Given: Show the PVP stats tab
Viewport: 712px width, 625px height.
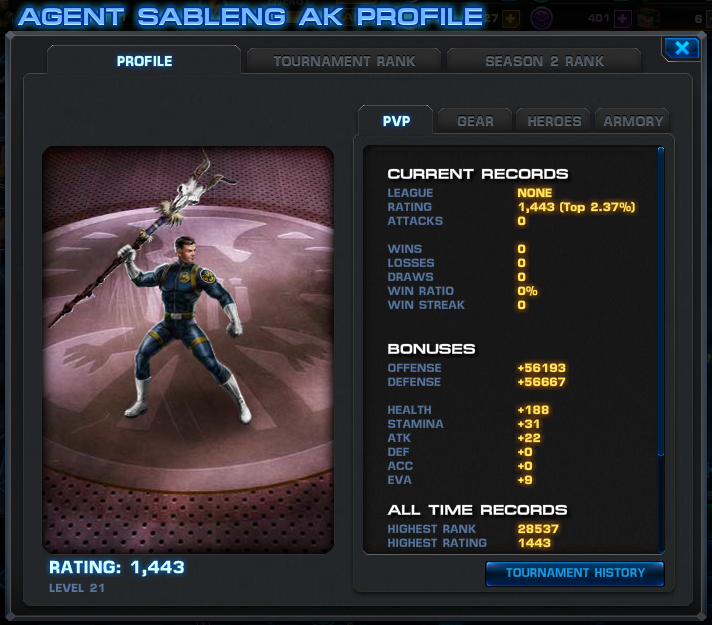Looking at the screenshot, I should (x=395, y=121).
